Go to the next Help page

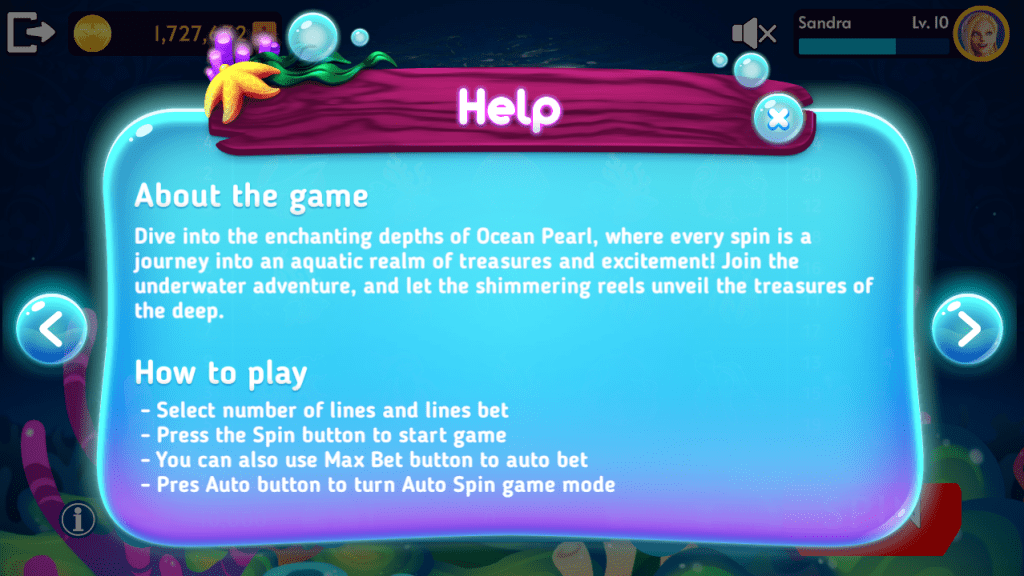coord(966,329)
